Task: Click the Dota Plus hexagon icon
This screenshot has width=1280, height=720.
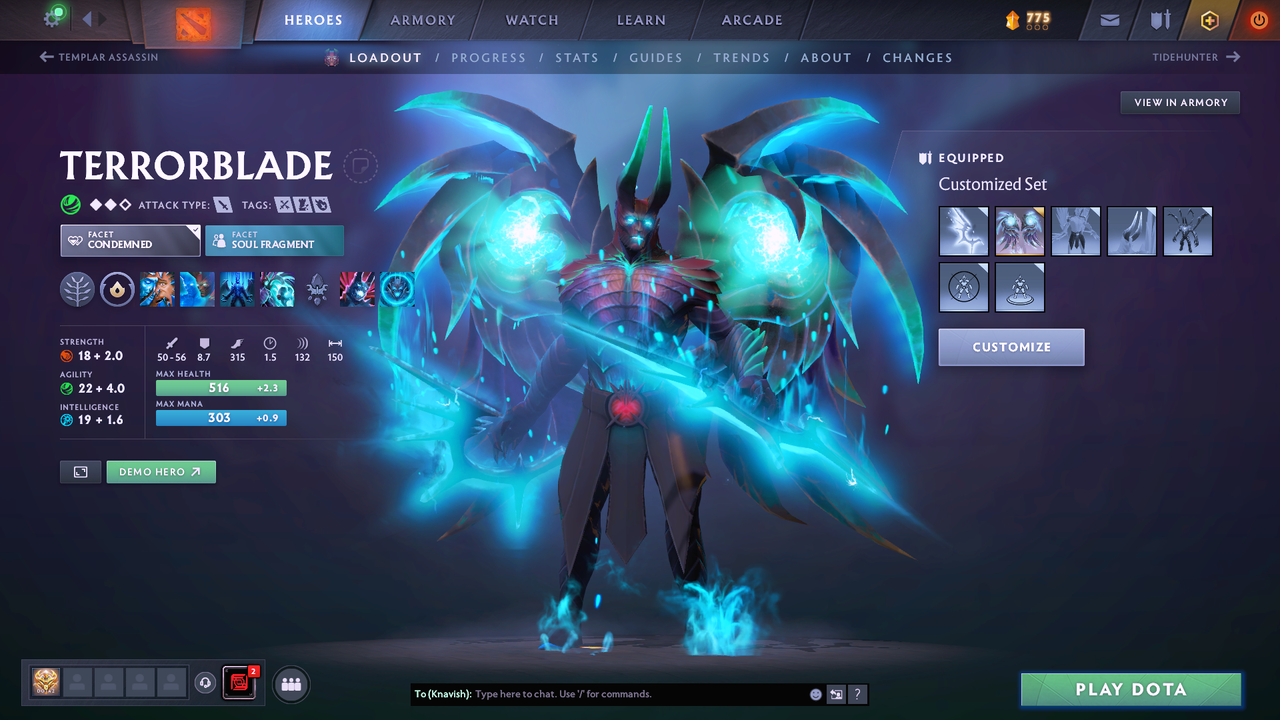Action: pyautogui.click(x=1209, y=19)
